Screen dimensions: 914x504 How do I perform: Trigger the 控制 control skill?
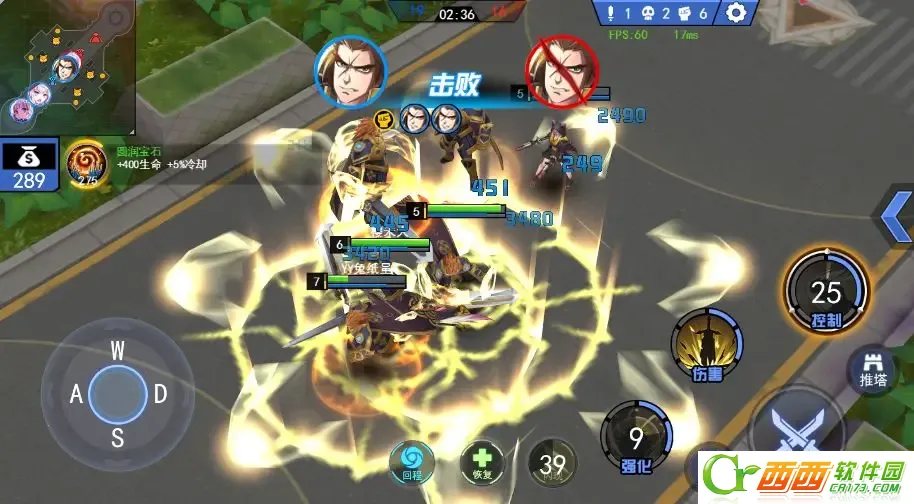click(x=826, y=293)
